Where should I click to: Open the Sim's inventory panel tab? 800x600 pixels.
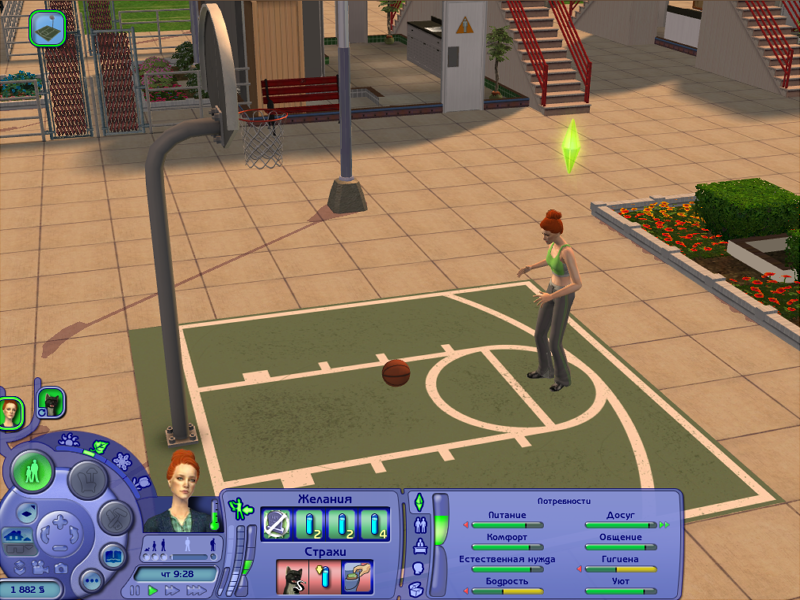pyautogui.click(x=417, y=588)
